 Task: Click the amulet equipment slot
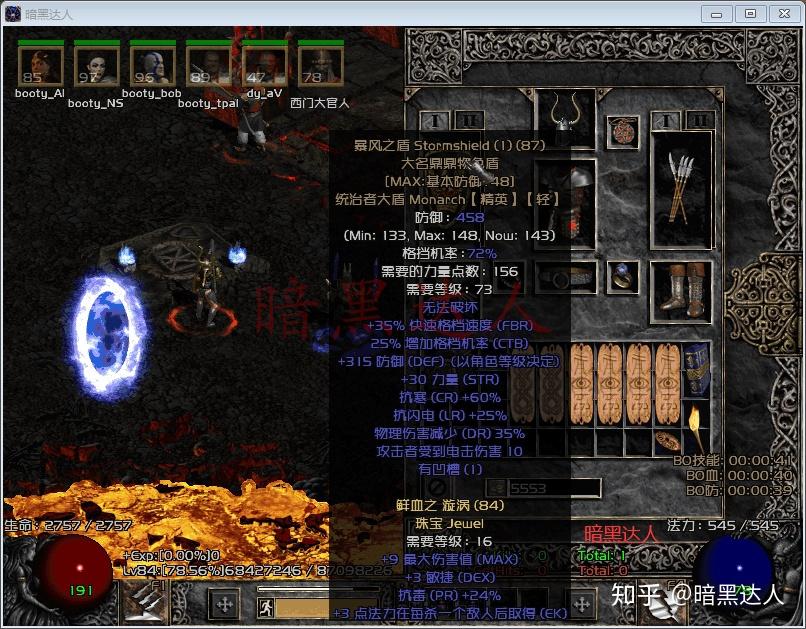(623, 131)
